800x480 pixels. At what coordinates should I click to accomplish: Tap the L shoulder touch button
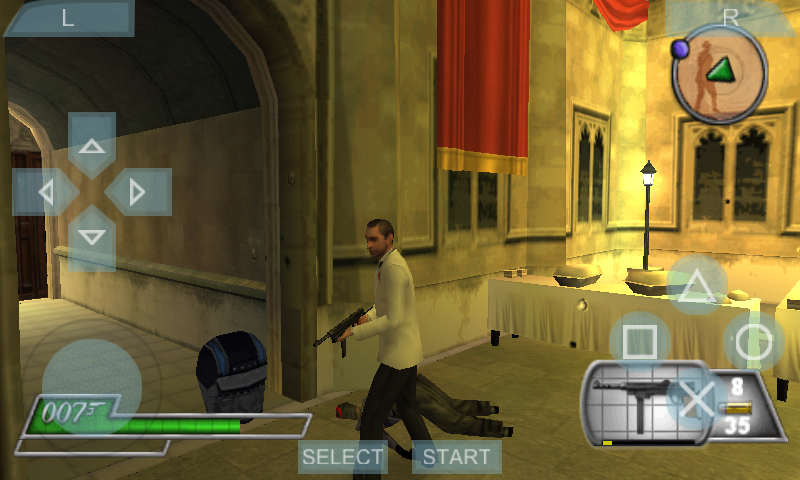(68, 18)
